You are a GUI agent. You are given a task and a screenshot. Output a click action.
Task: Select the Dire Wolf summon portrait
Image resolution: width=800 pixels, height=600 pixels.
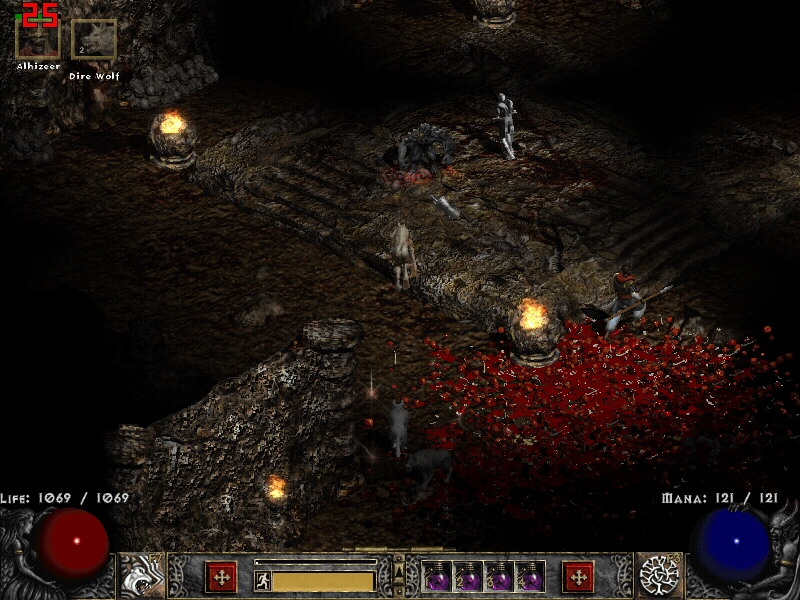[x=94, y=41]
